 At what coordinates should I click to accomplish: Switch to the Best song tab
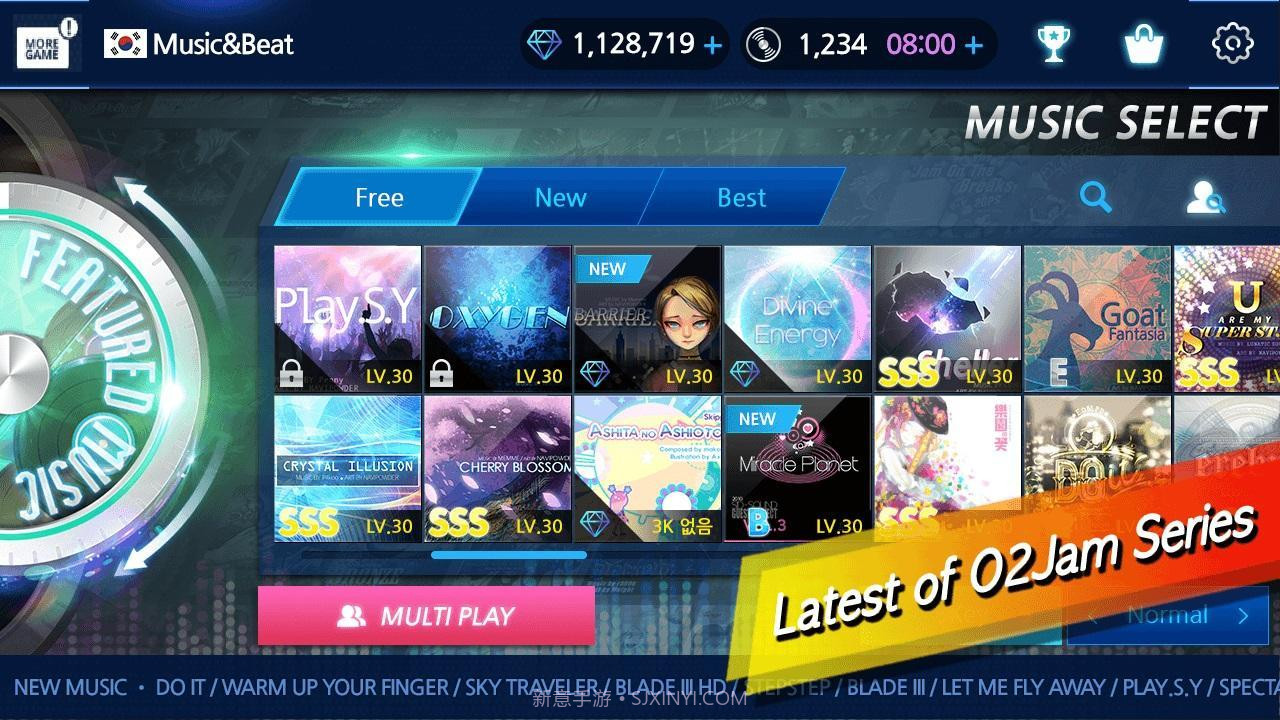pos(740,197)
